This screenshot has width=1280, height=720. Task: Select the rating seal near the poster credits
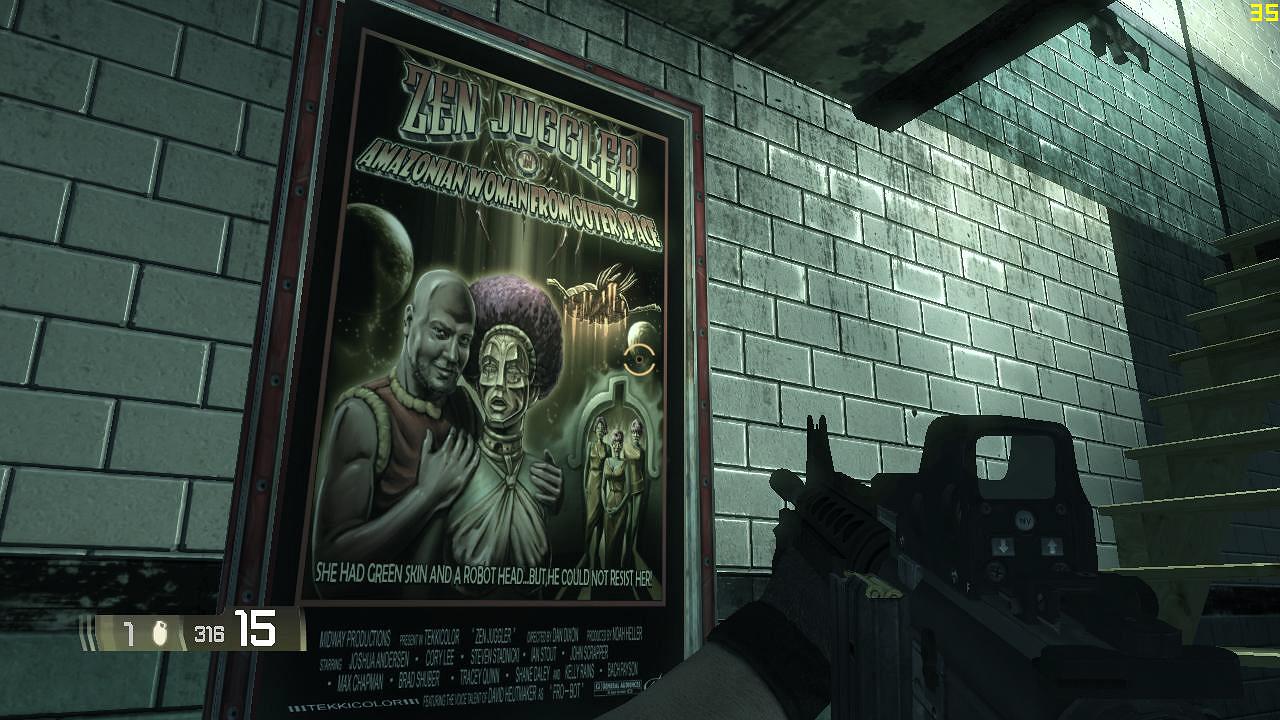click(618, 686)
